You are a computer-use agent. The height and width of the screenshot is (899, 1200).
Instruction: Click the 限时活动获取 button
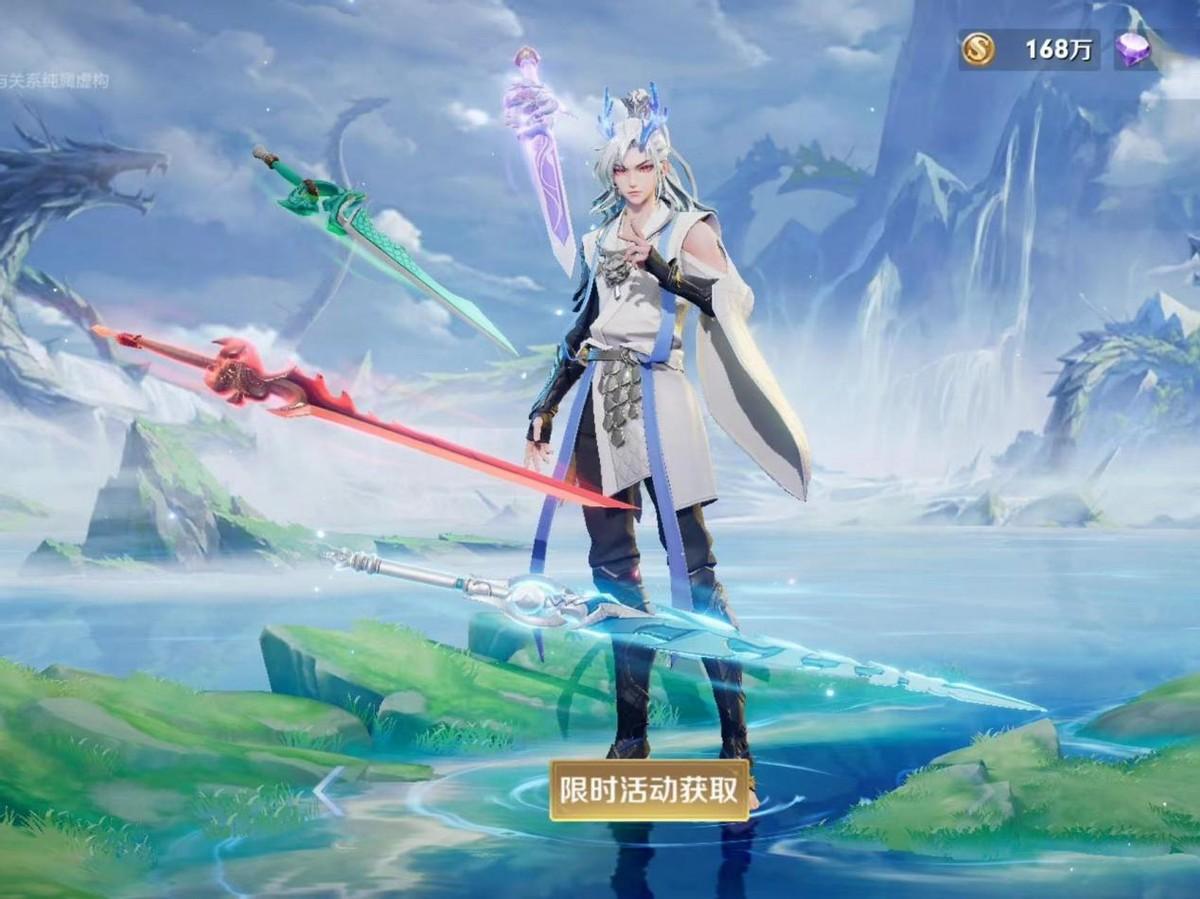coord(649,790)
